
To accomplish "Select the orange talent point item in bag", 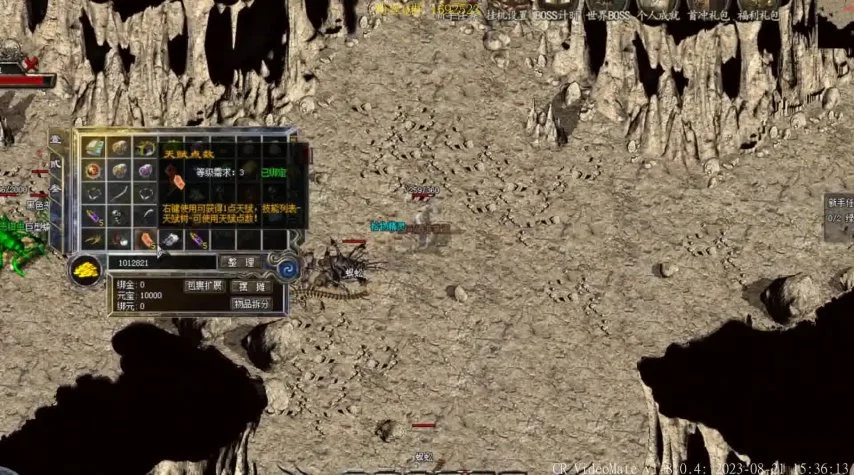I will click(x=145, y=240).
